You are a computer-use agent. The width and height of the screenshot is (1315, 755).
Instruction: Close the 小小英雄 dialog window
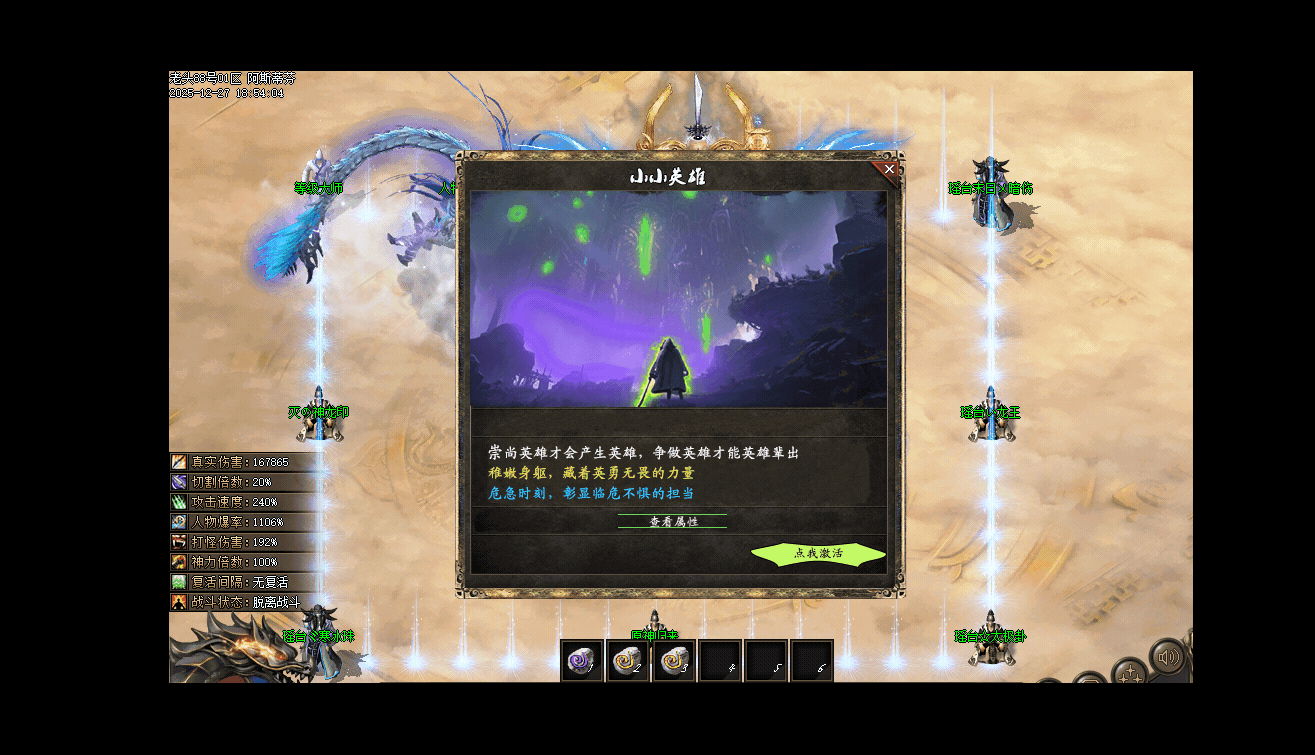tap(889, 169)
